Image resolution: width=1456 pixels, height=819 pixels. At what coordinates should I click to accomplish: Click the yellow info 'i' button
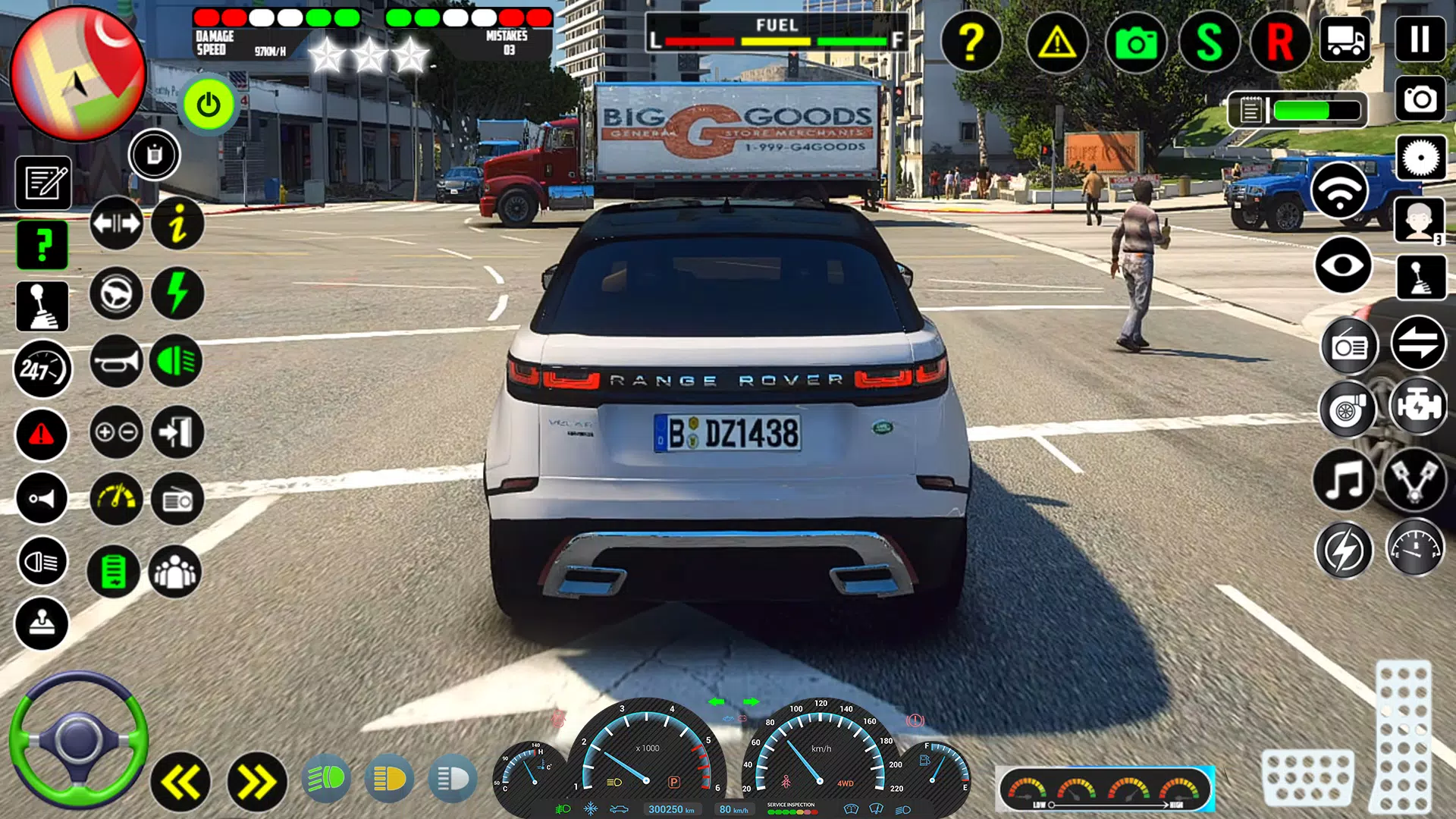tap(177, 224)
